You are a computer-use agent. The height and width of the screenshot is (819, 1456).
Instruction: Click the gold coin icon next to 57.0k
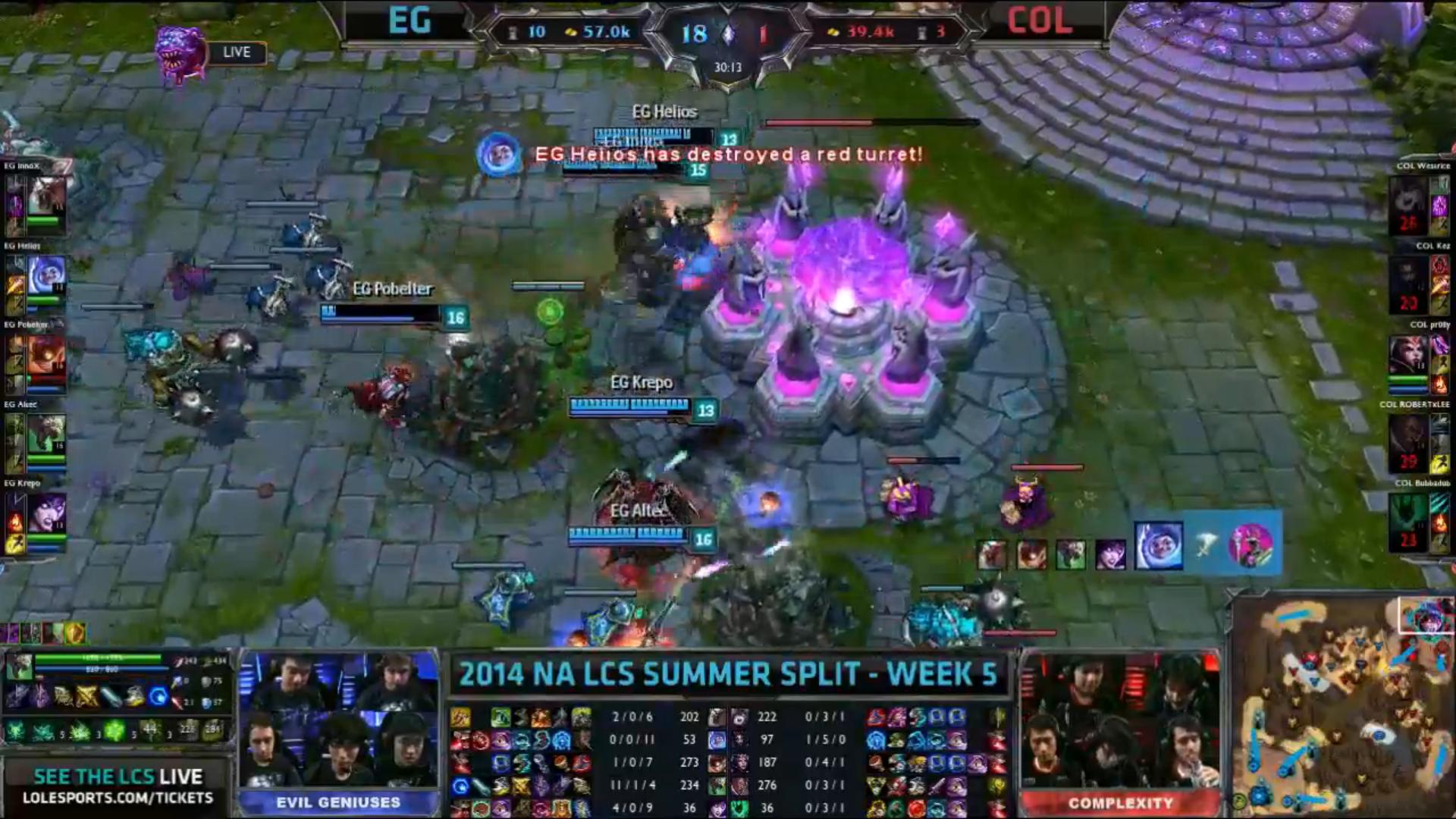point(570,33)
